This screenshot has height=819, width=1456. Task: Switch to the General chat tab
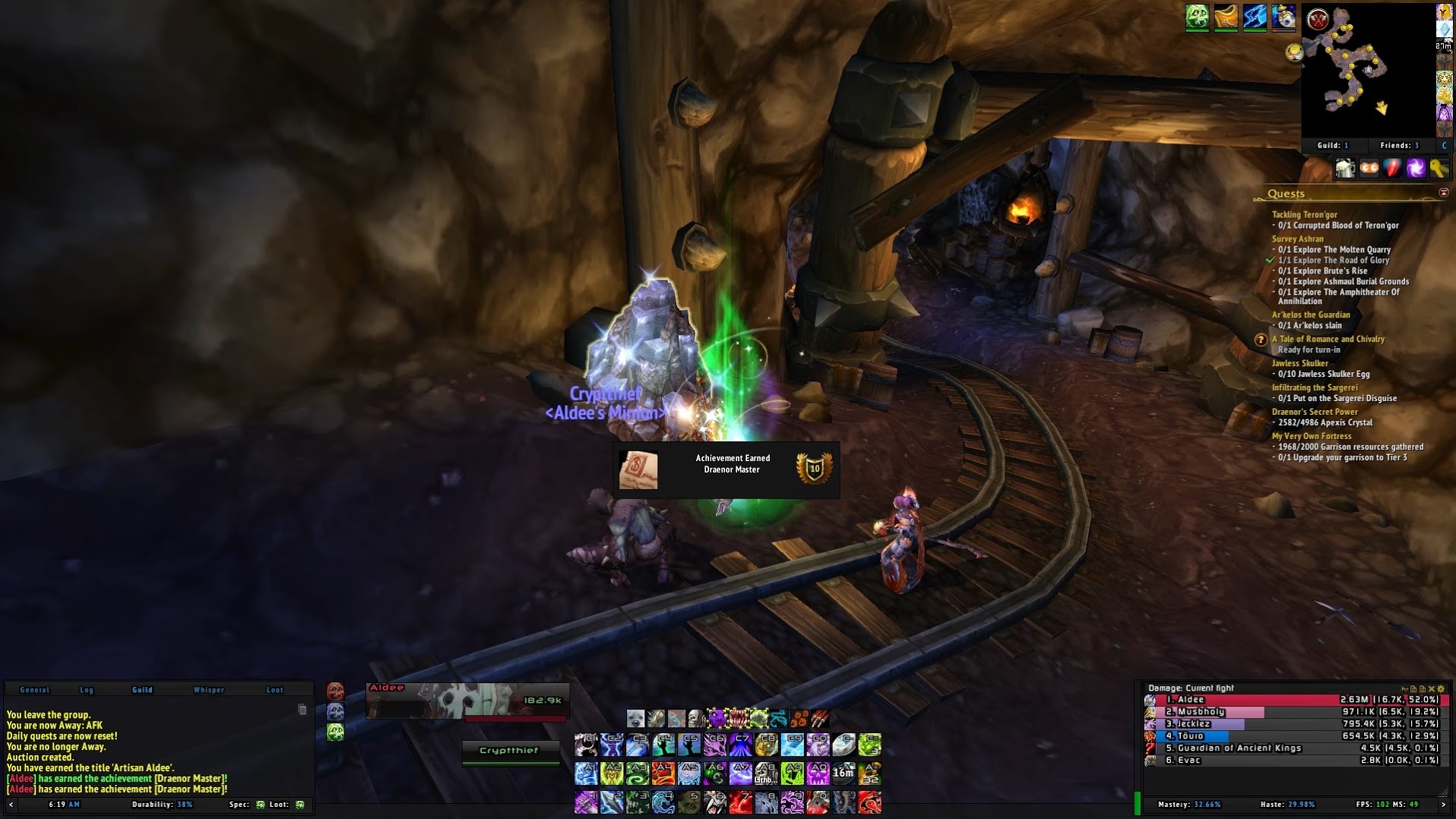34,690
